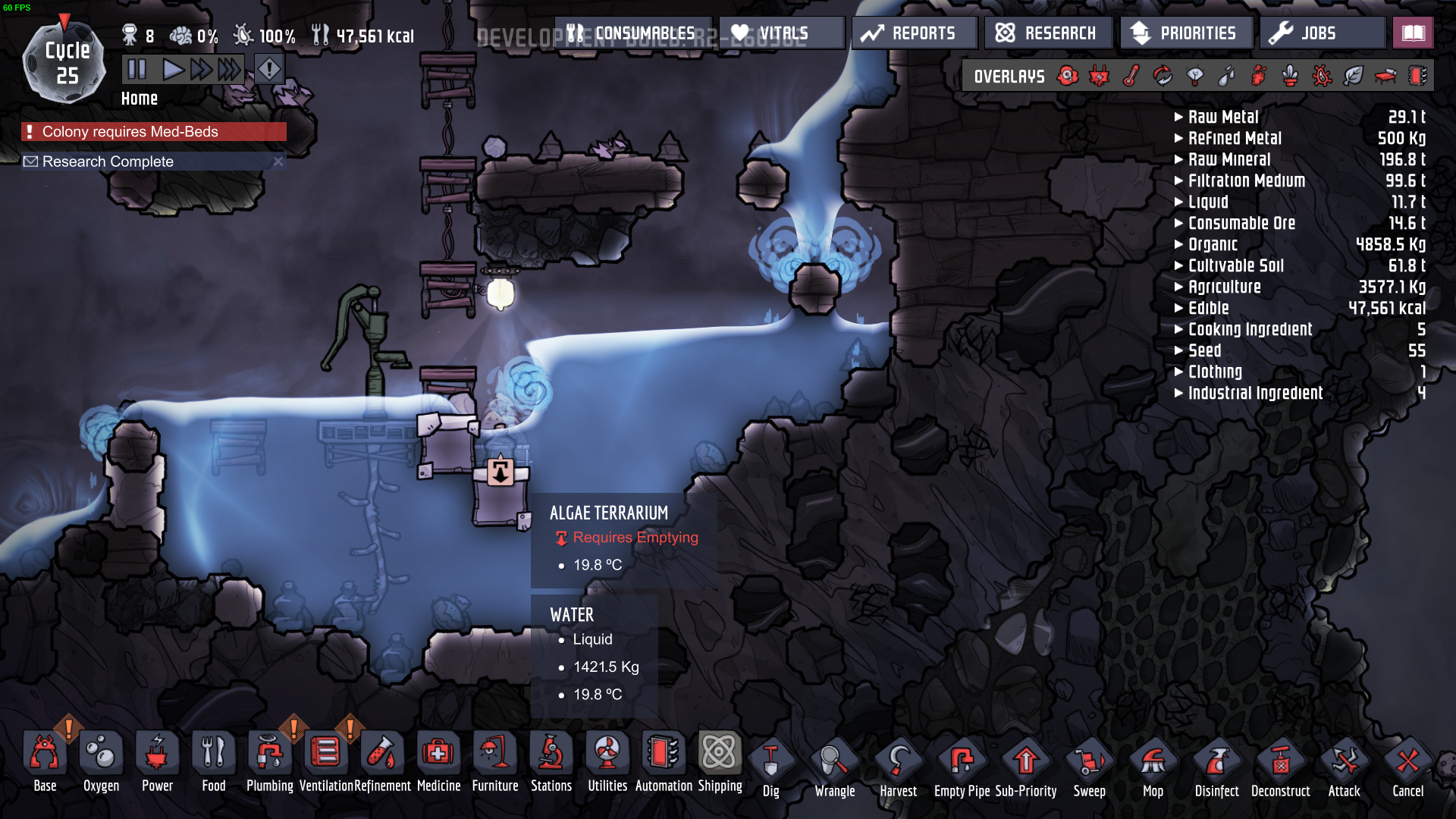The width and height of the screenshot is (1456, 819).
Task: Dismiss the Research Complete notification
Action: [x=278, y=162]
